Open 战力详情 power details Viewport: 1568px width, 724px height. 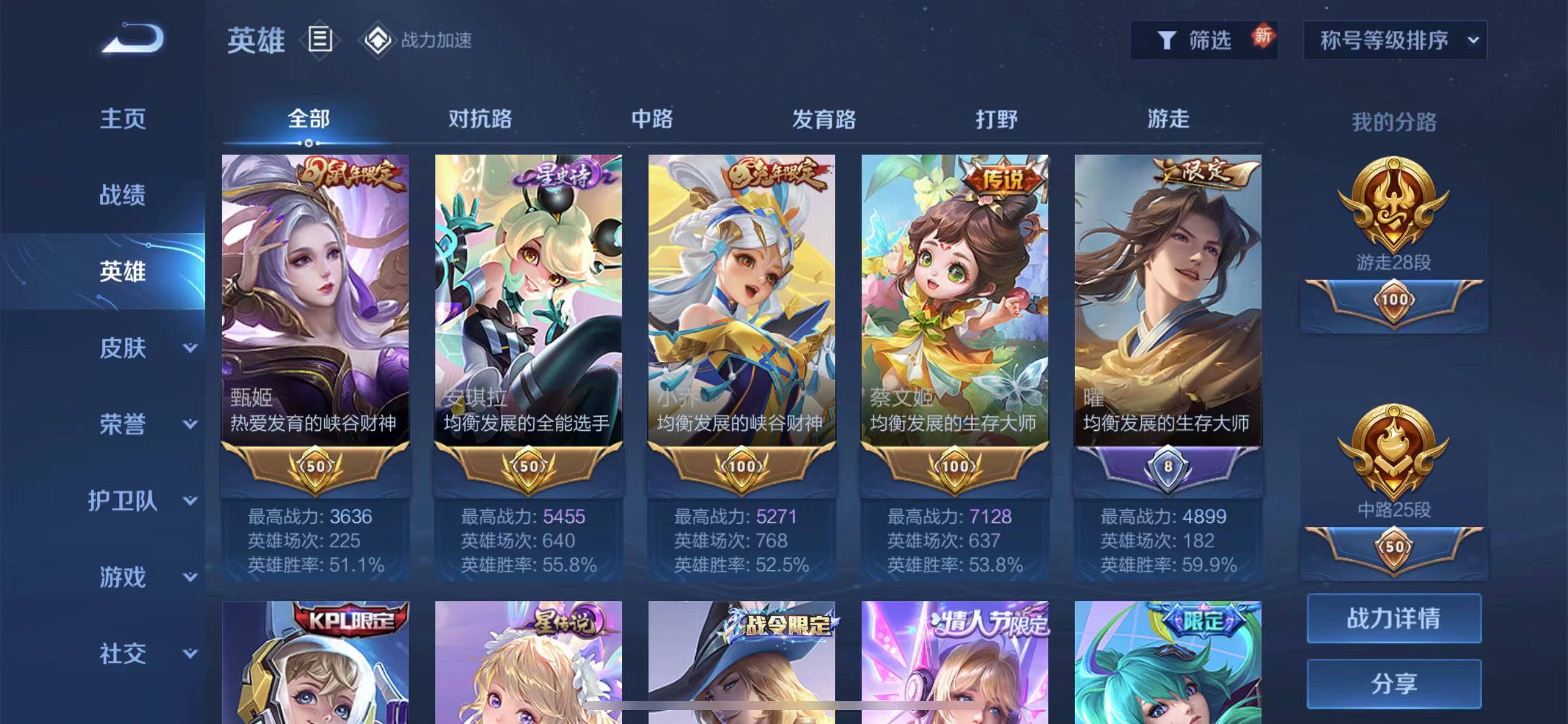tap(1394, 618)
